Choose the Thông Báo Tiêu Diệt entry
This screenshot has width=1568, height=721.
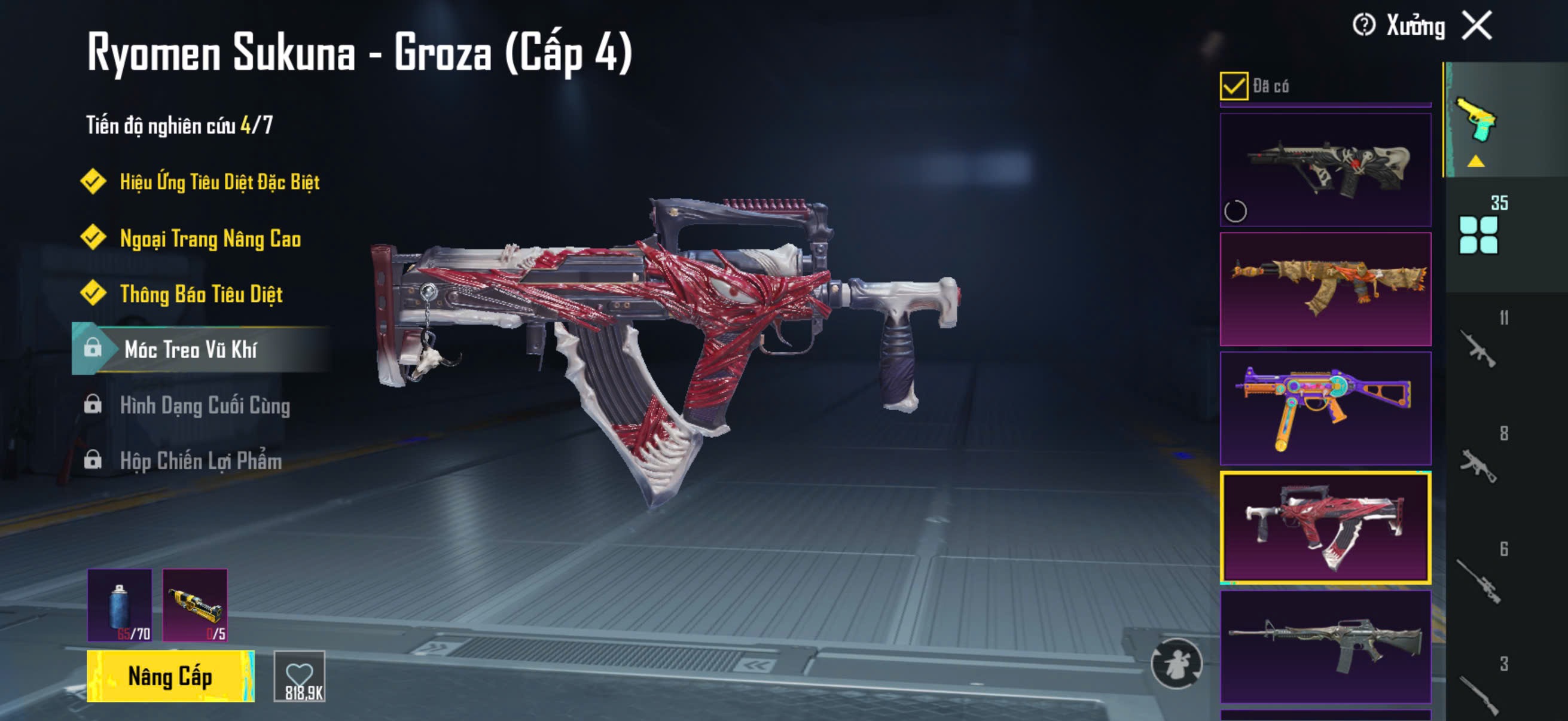coord(201,294)
